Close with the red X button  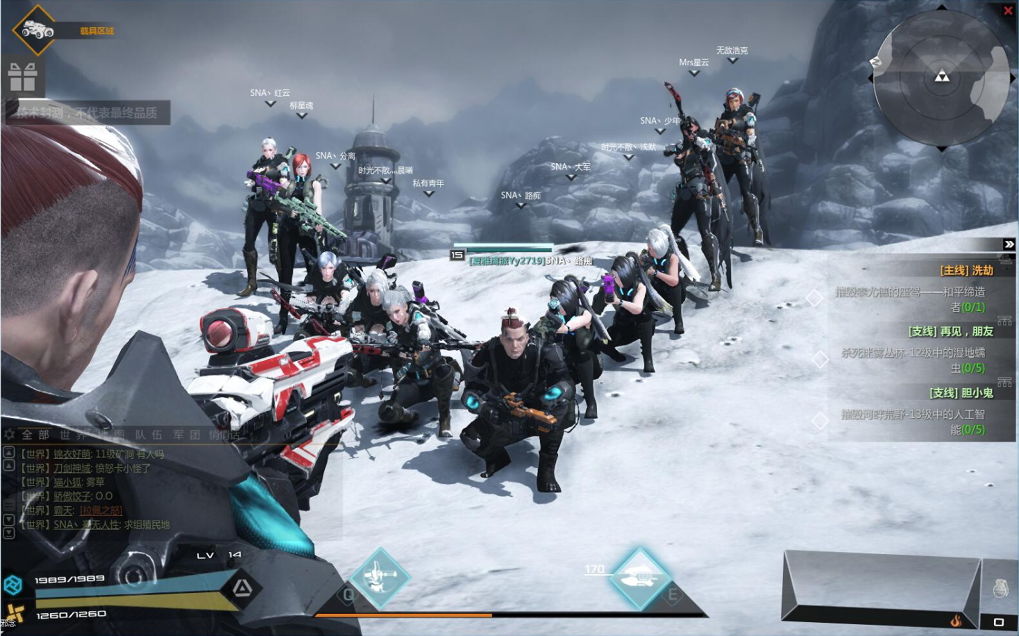tap(1007, 10)
